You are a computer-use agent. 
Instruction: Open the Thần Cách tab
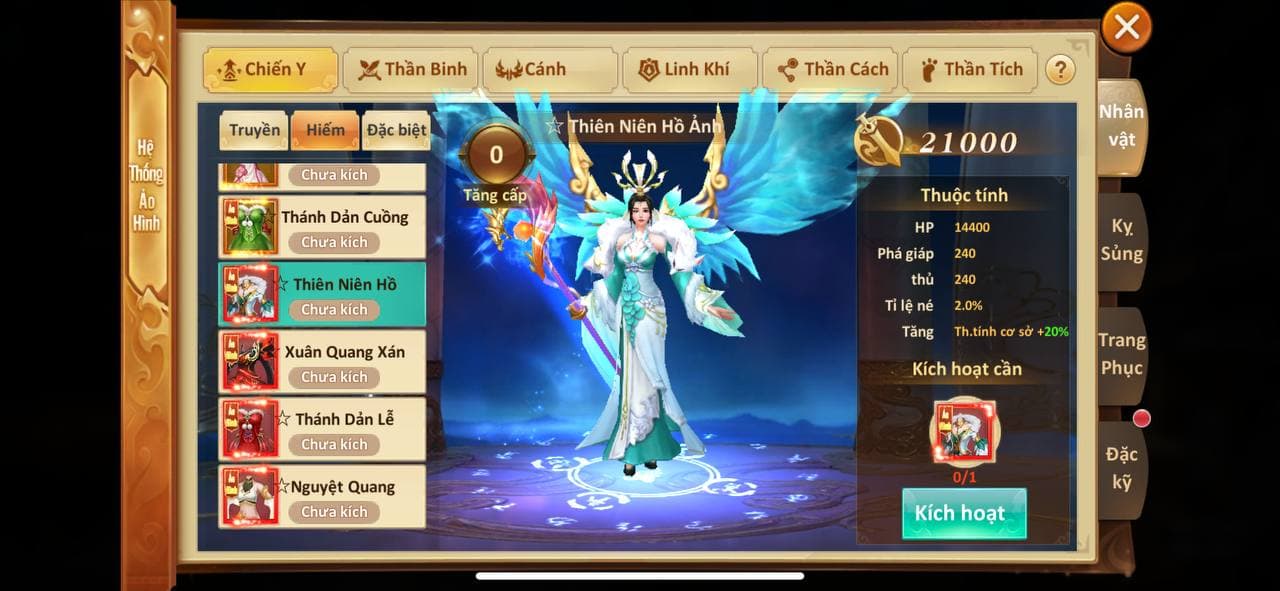pos(831,70)
